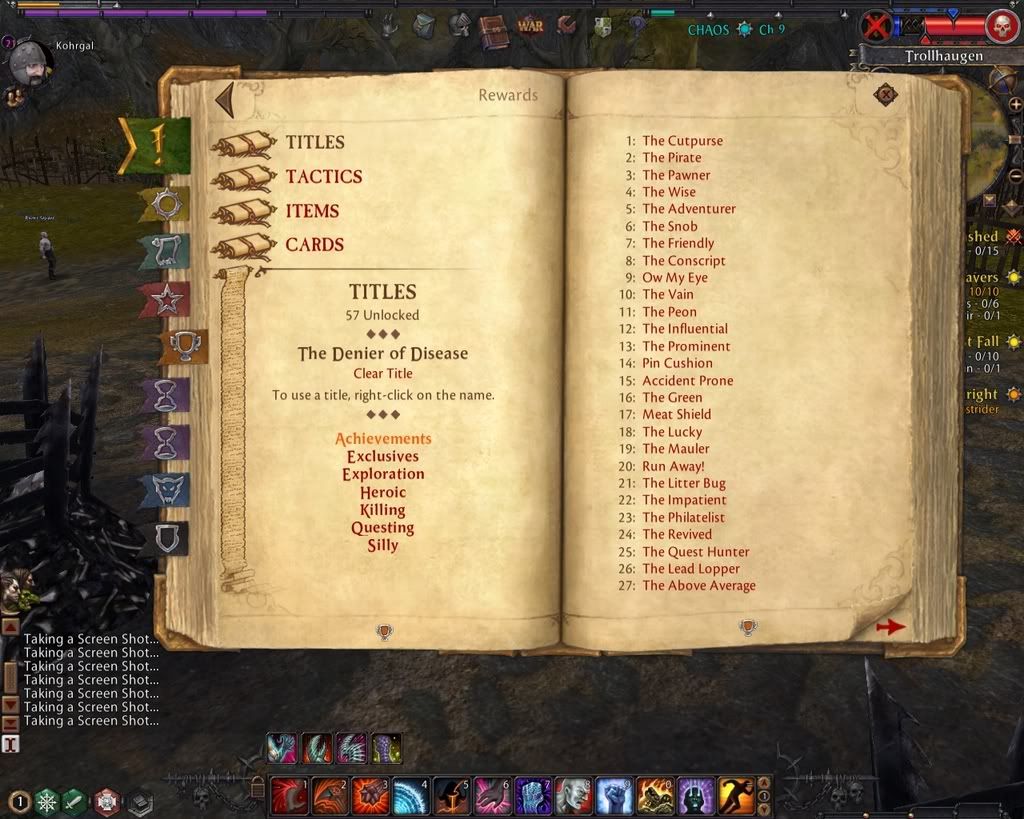The width and height of the screenshot is (1024, 819).
Task: Activate the running figure ability on hotbar
Action: pyautogui.click(x=736, y=797)
